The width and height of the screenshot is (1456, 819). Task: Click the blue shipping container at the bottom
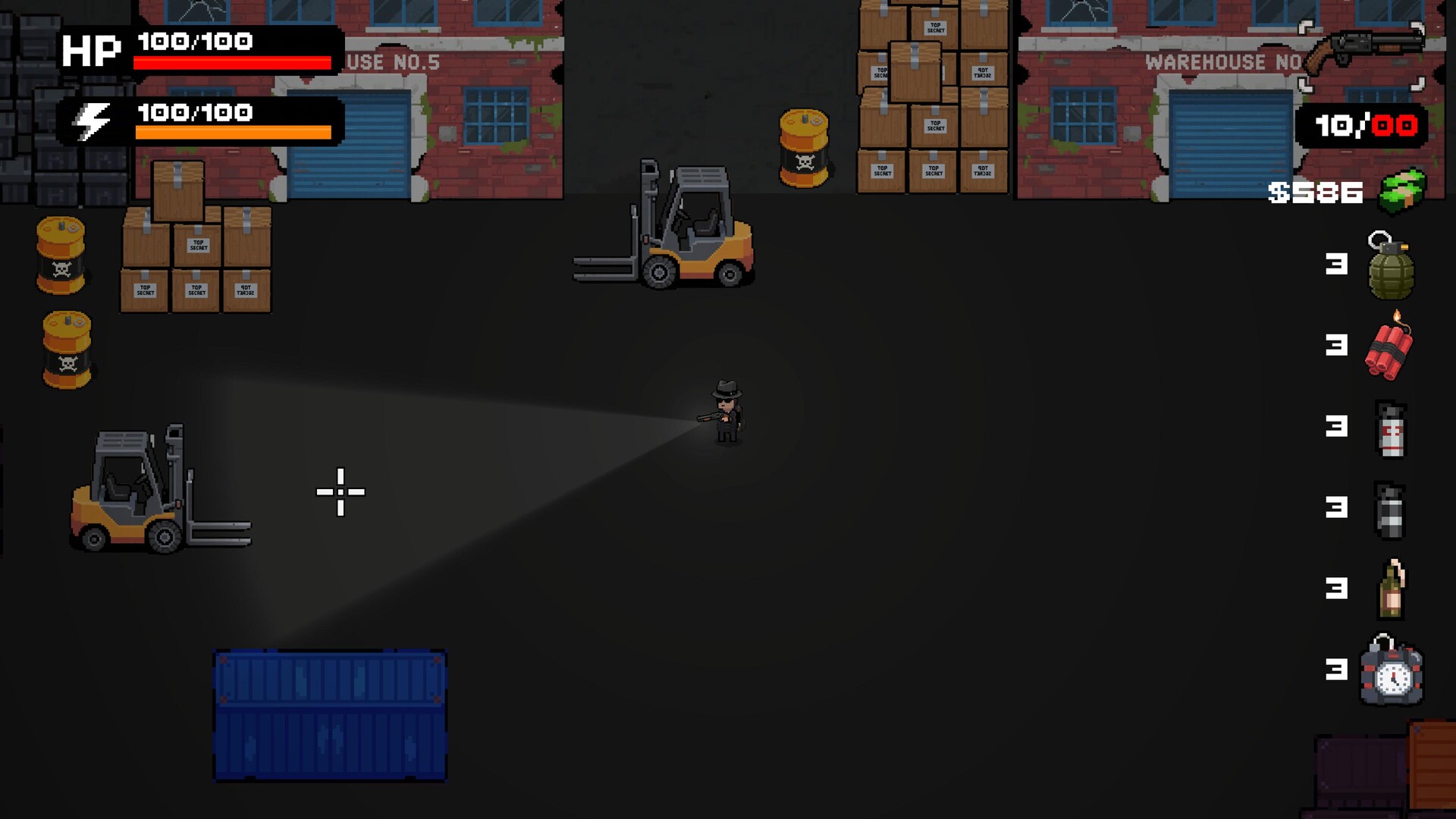tap(330, 717)
